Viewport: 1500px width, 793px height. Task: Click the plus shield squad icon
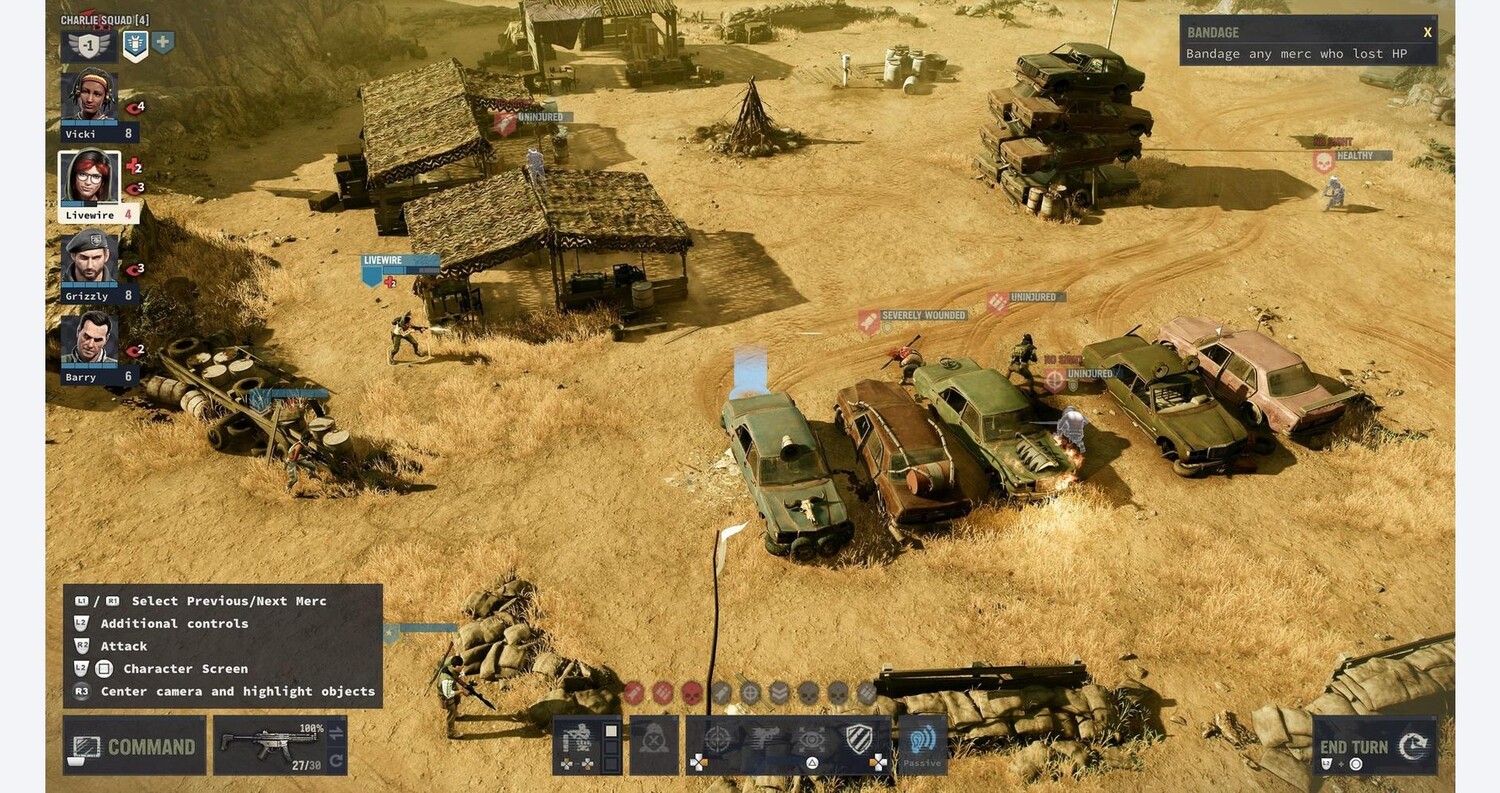163,42
